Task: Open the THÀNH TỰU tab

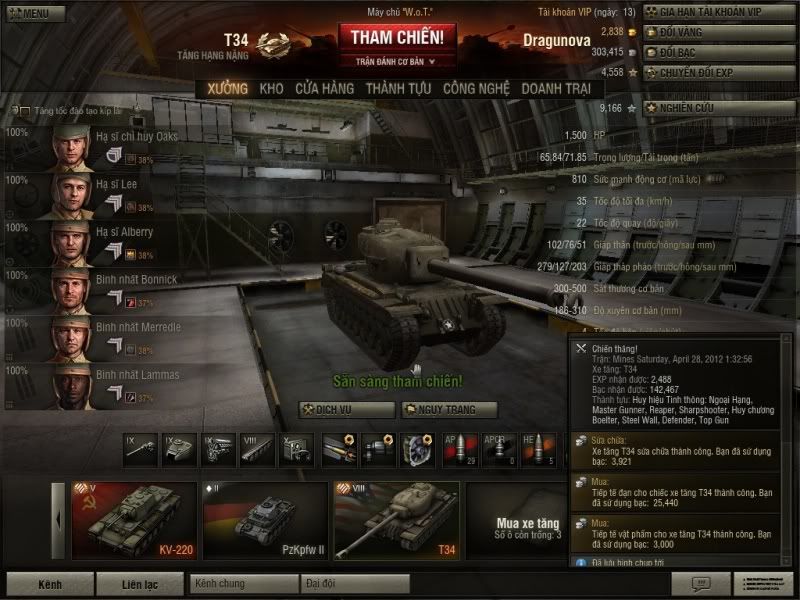Action: pyautogui.click(x=398, y=89)
